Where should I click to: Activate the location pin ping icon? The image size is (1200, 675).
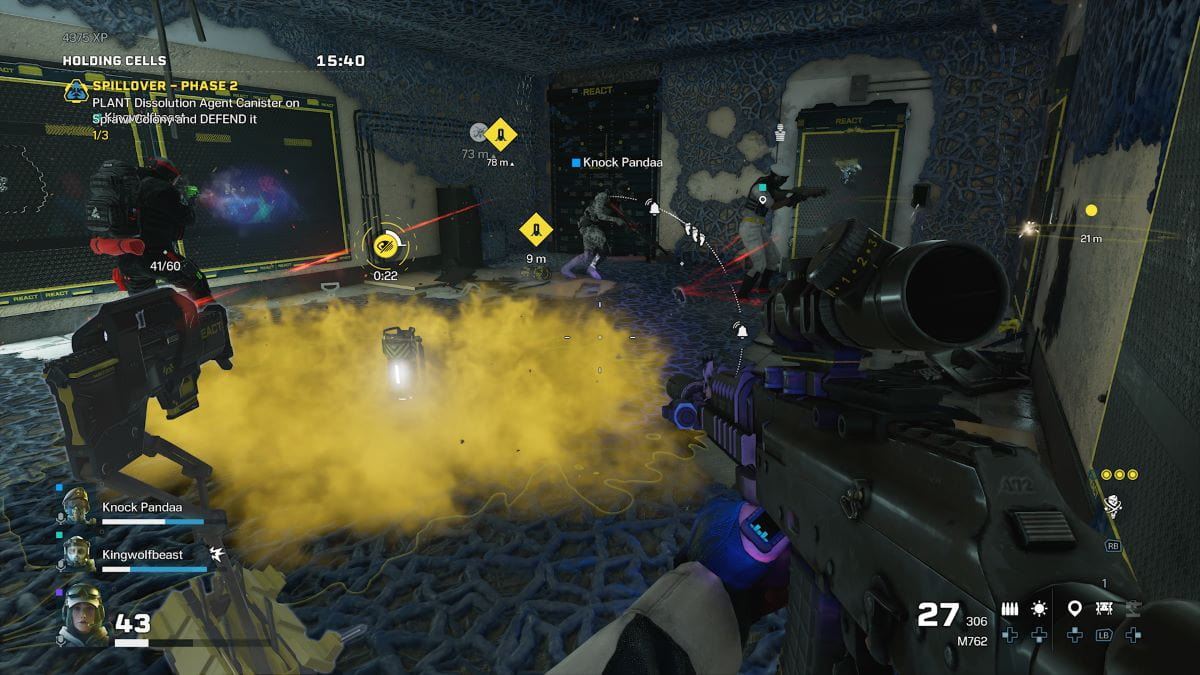click(1074, 608)
